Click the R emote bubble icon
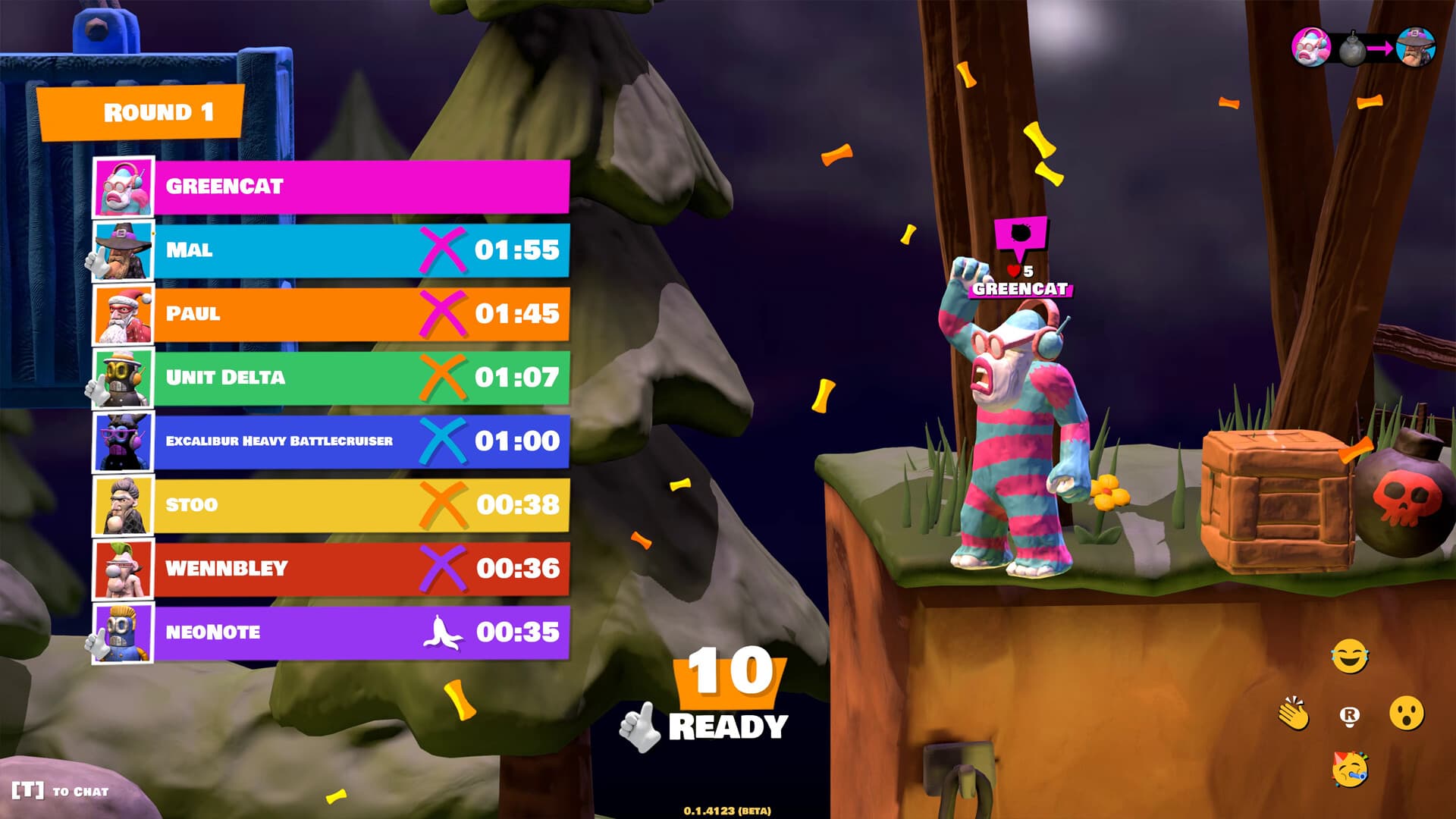Screen dimensions: 1456x819 click(1349, 716)
